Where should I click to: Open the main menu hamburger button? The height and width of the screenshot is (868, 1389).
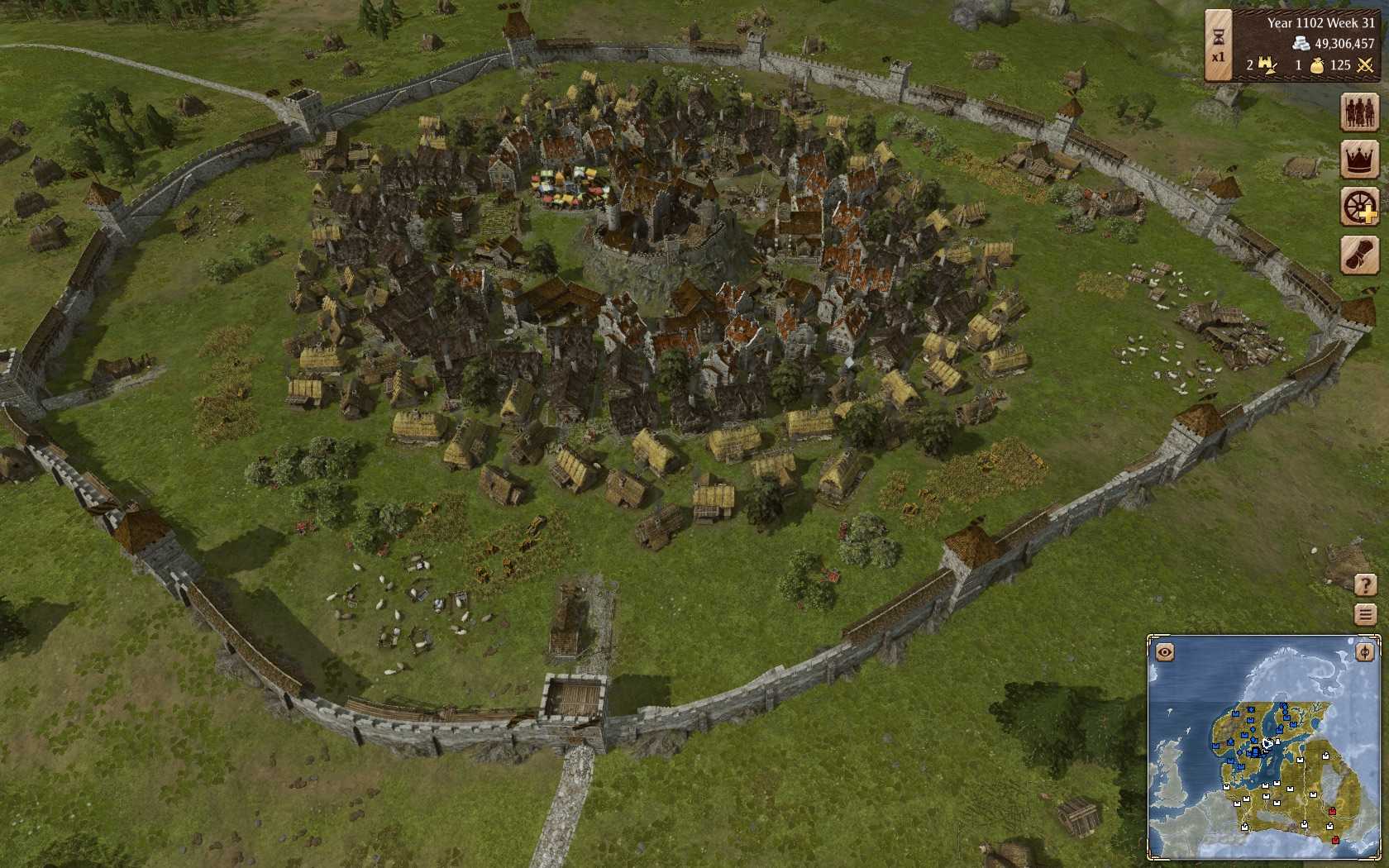tap(1365, 614)
